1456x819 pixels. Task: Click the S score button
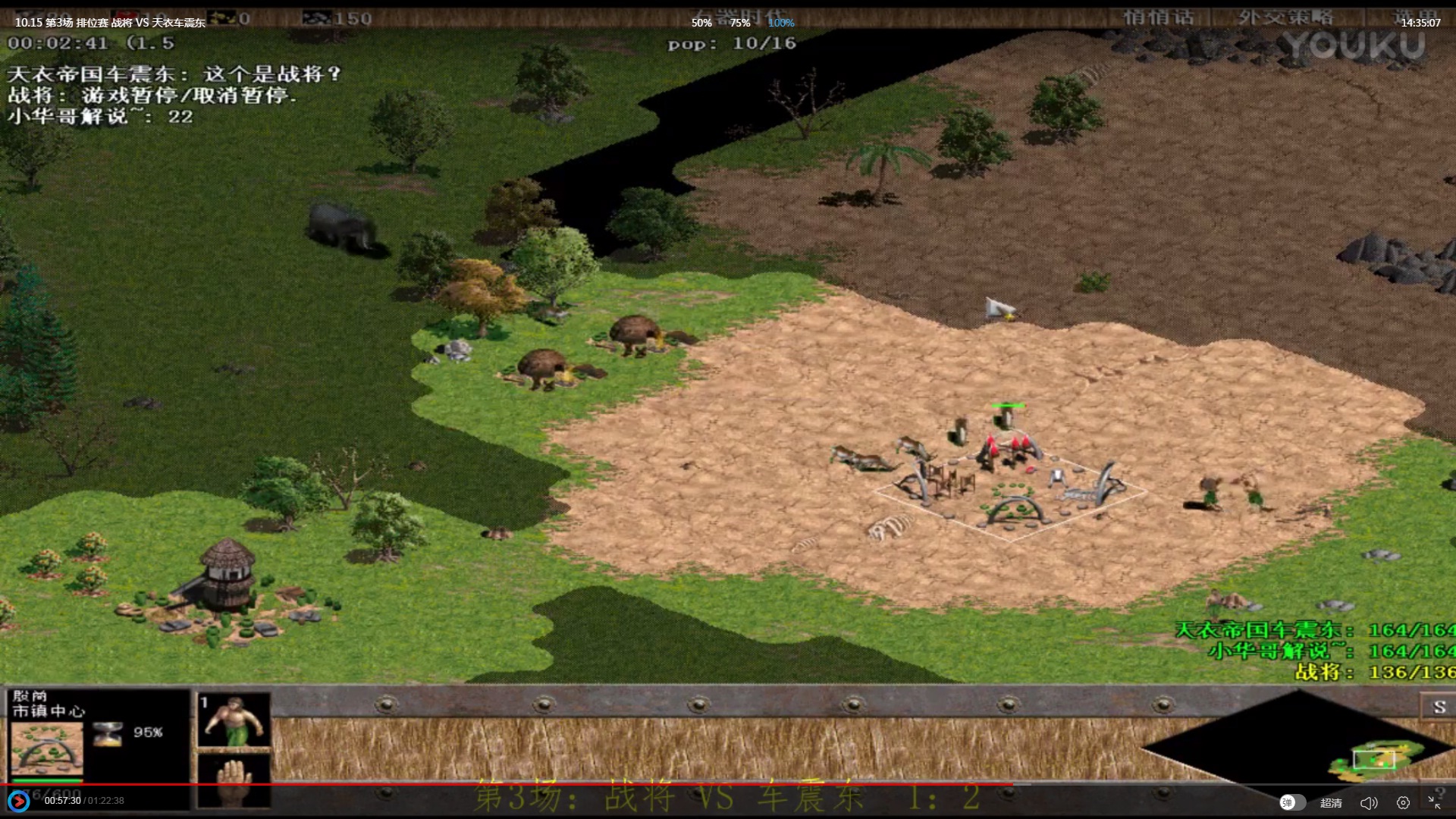tap(1439, 708)
